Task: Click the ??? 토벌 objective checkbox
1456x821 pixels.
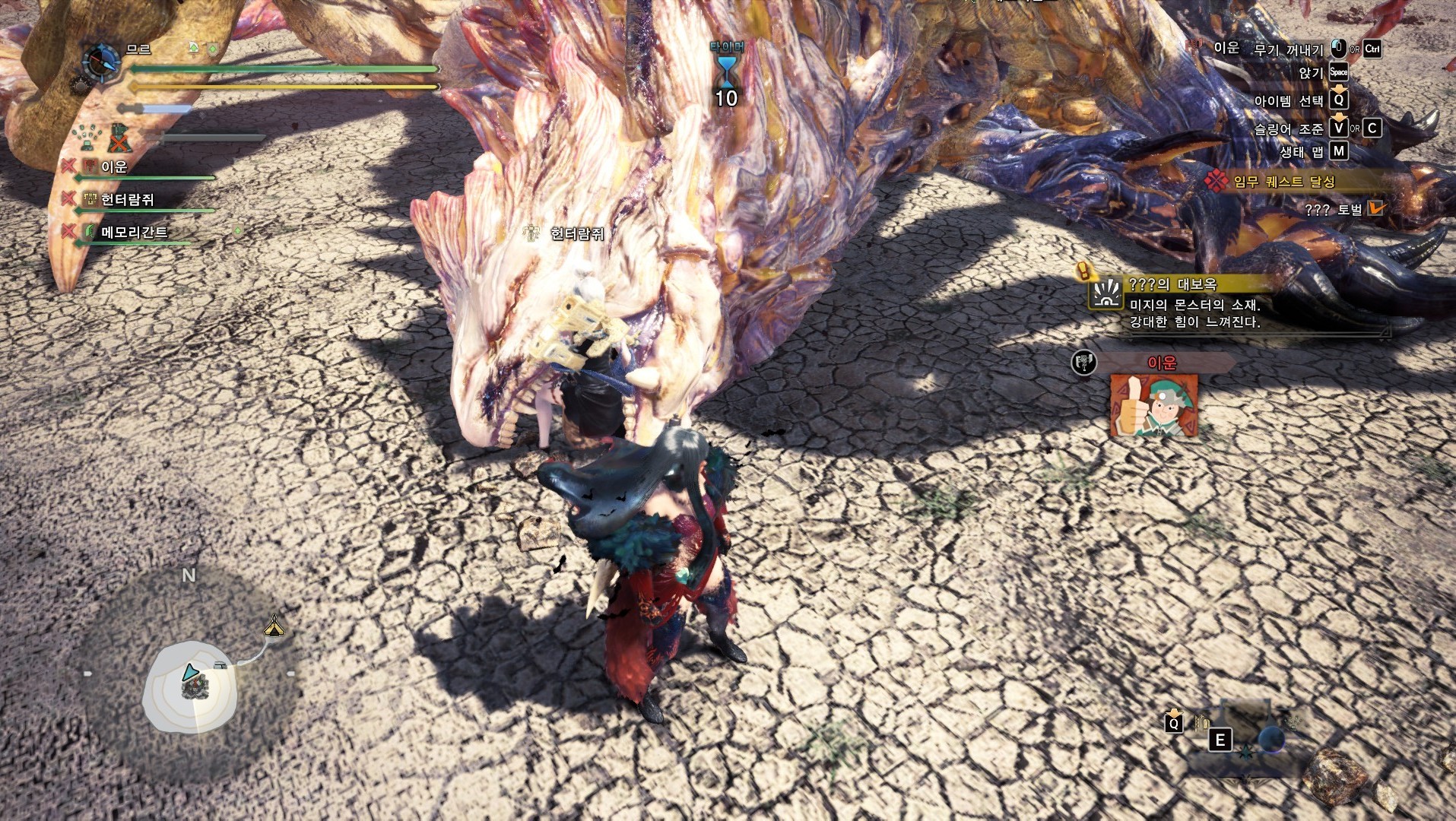Action: coord(1375,208)
